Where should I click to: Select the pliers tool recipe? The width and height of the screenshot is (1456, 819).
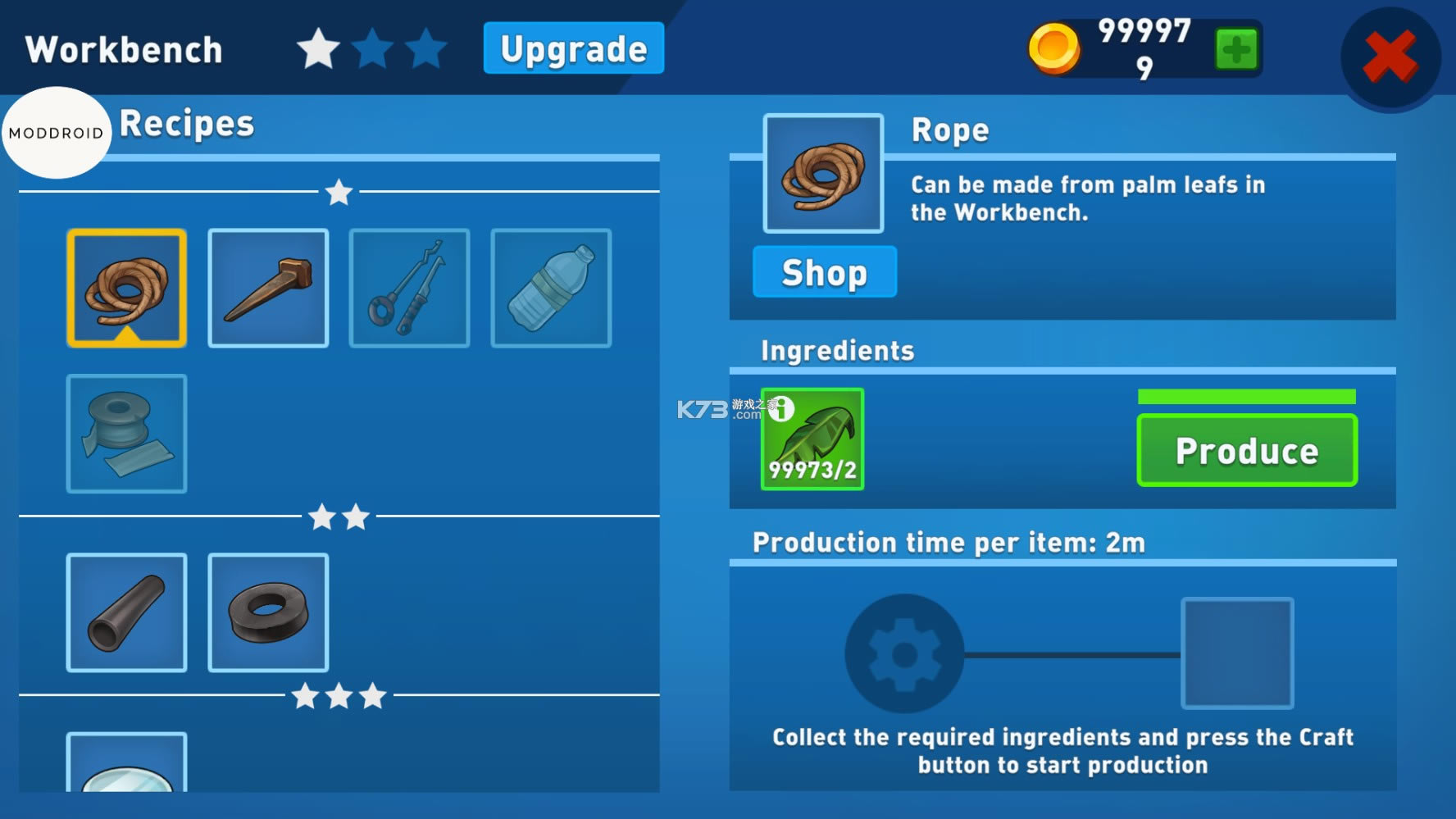409,288
